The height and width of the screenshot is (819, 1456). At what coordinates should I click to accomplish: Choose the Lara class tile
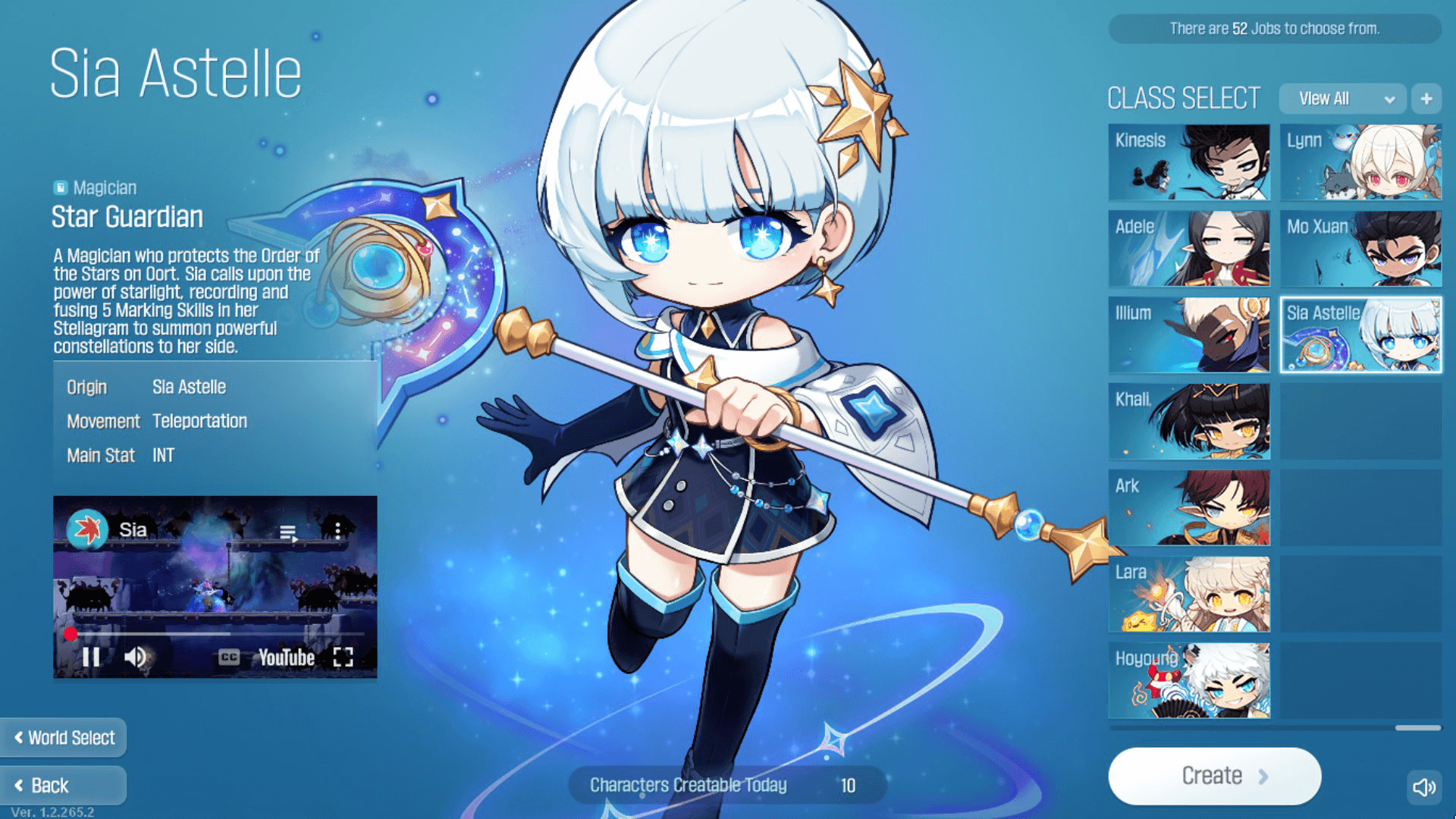pos(1188,595)
